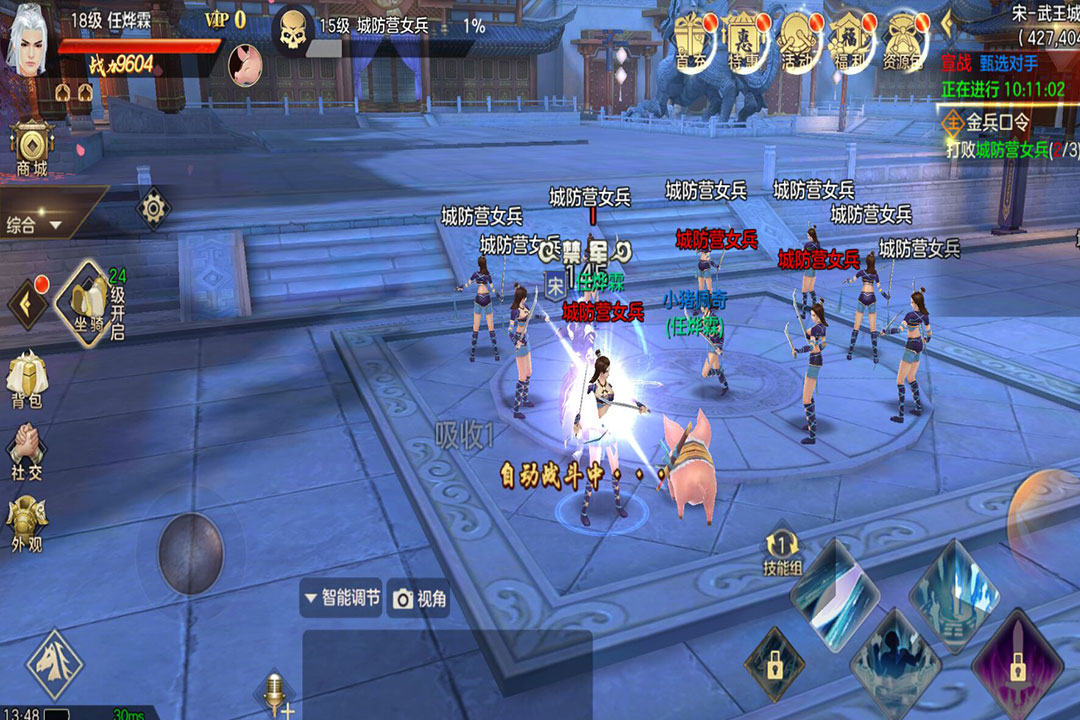Switch the 技能组 skill group
This screenshot has width=1080, height=720.
[x=782, y=553]
